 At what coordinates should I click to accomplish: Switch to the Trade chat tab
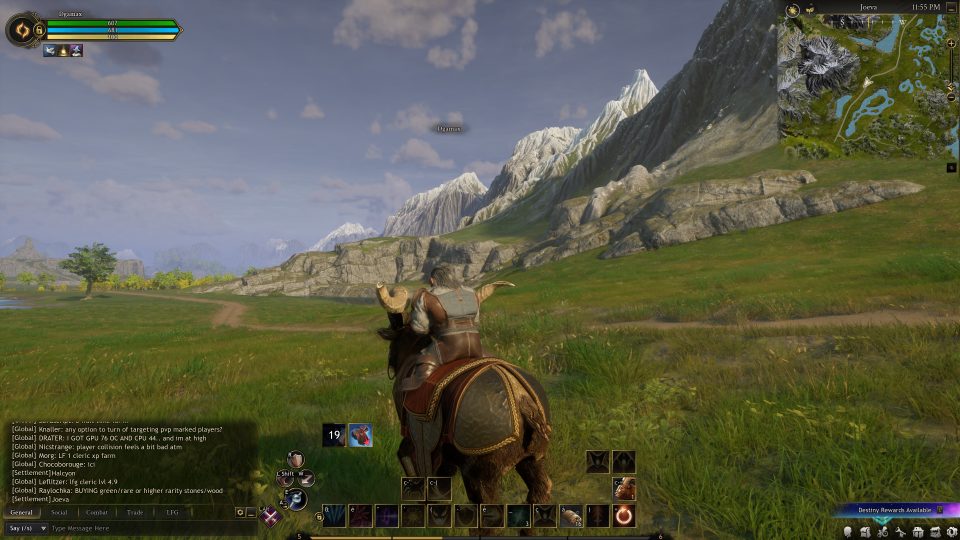pos(135,512)
